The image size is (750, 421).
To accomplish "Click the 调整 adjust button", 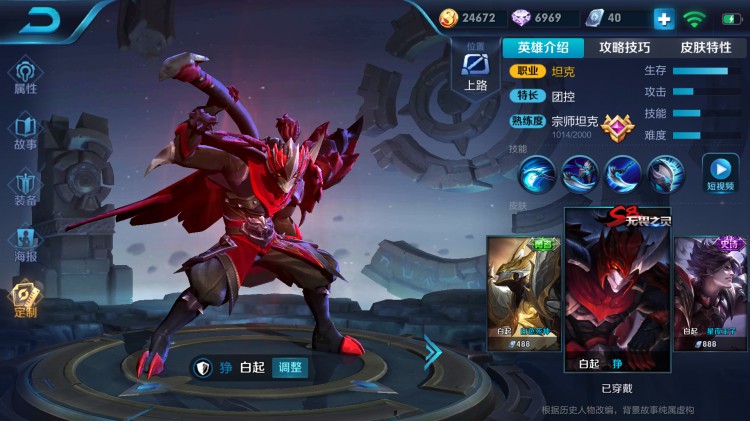I will coord(289,367).
